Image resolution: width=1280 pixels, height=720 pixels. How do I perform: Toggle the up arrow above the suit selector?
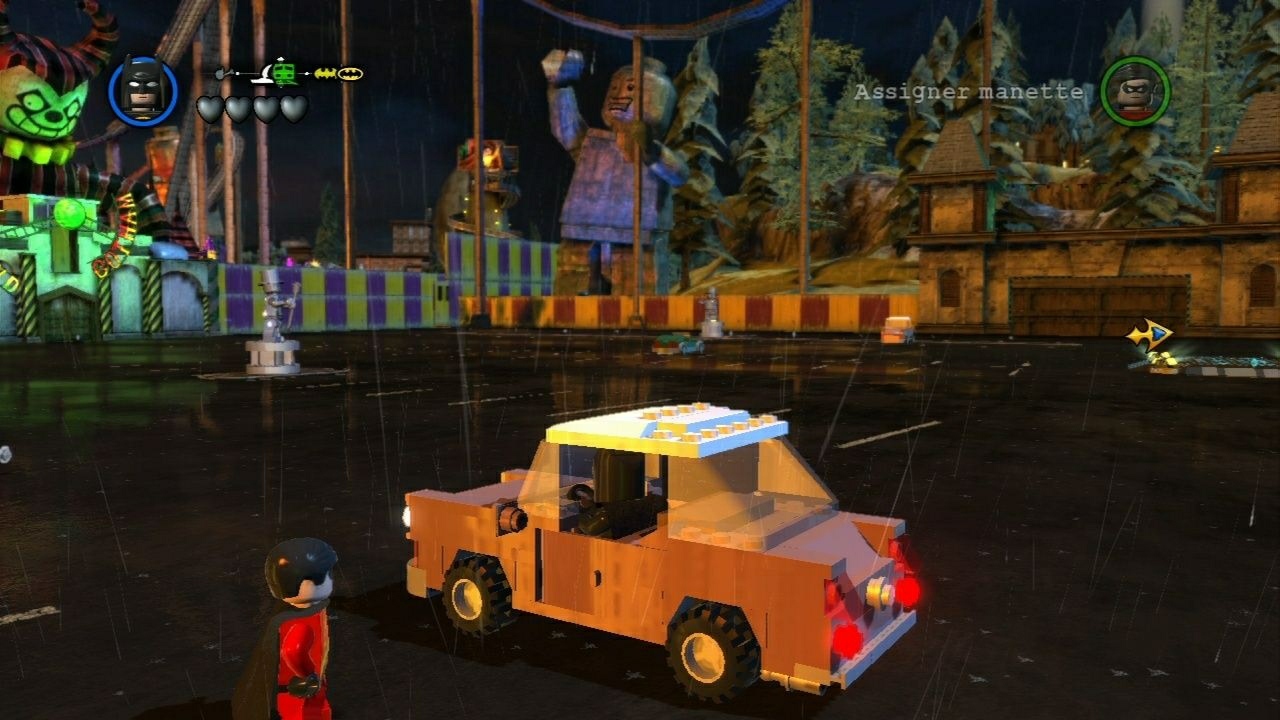click(280, 59)
